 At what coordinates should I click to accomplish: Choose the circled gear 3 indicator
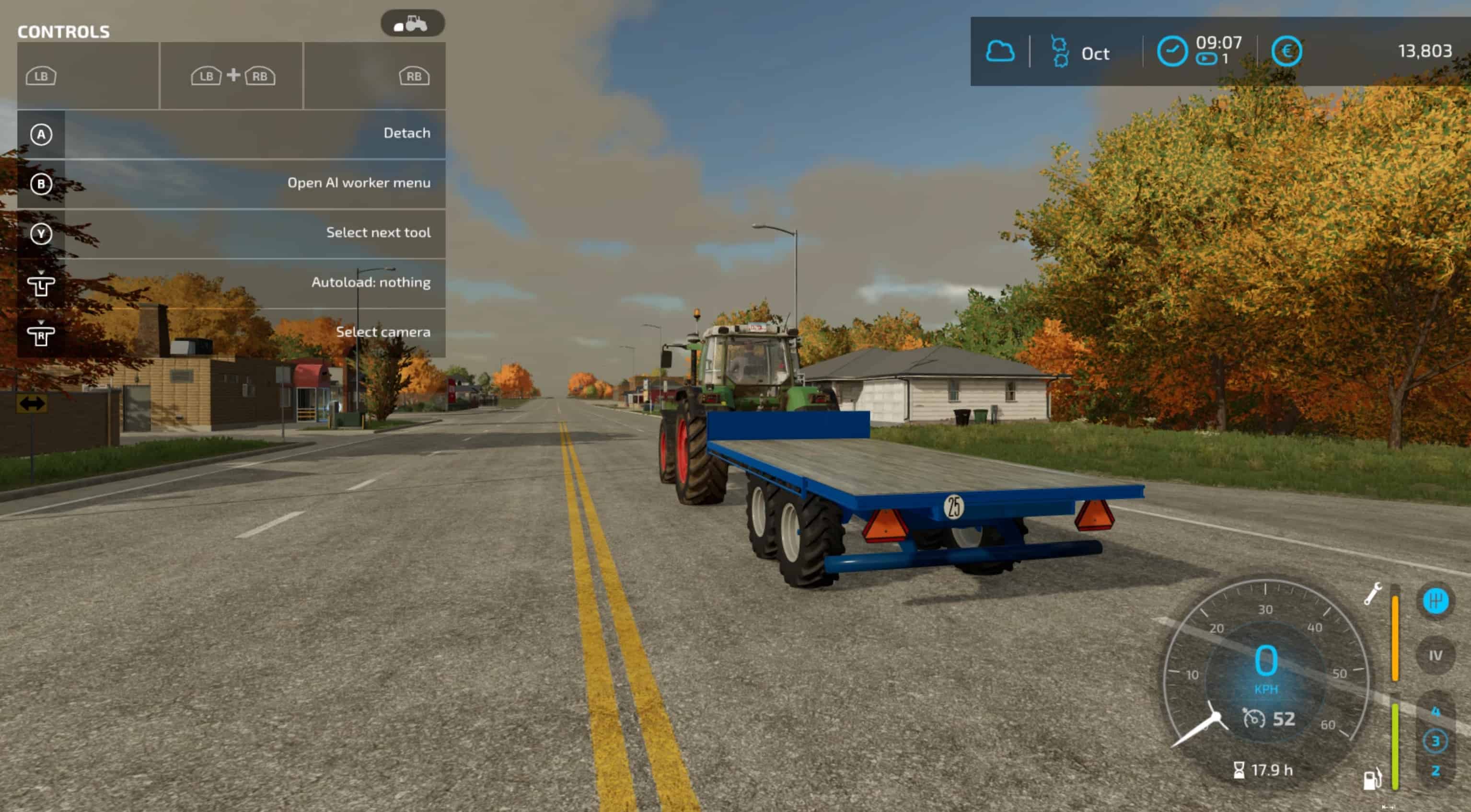click(x=1435, y=741)
